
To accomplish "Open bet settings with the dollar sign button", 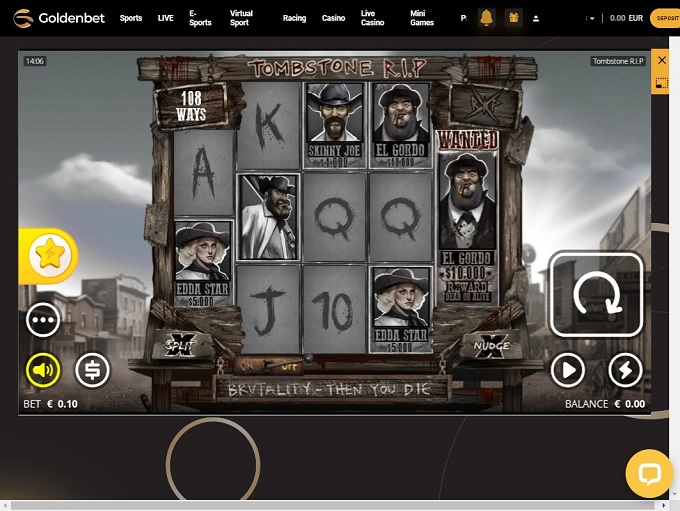I will point(92,370).
